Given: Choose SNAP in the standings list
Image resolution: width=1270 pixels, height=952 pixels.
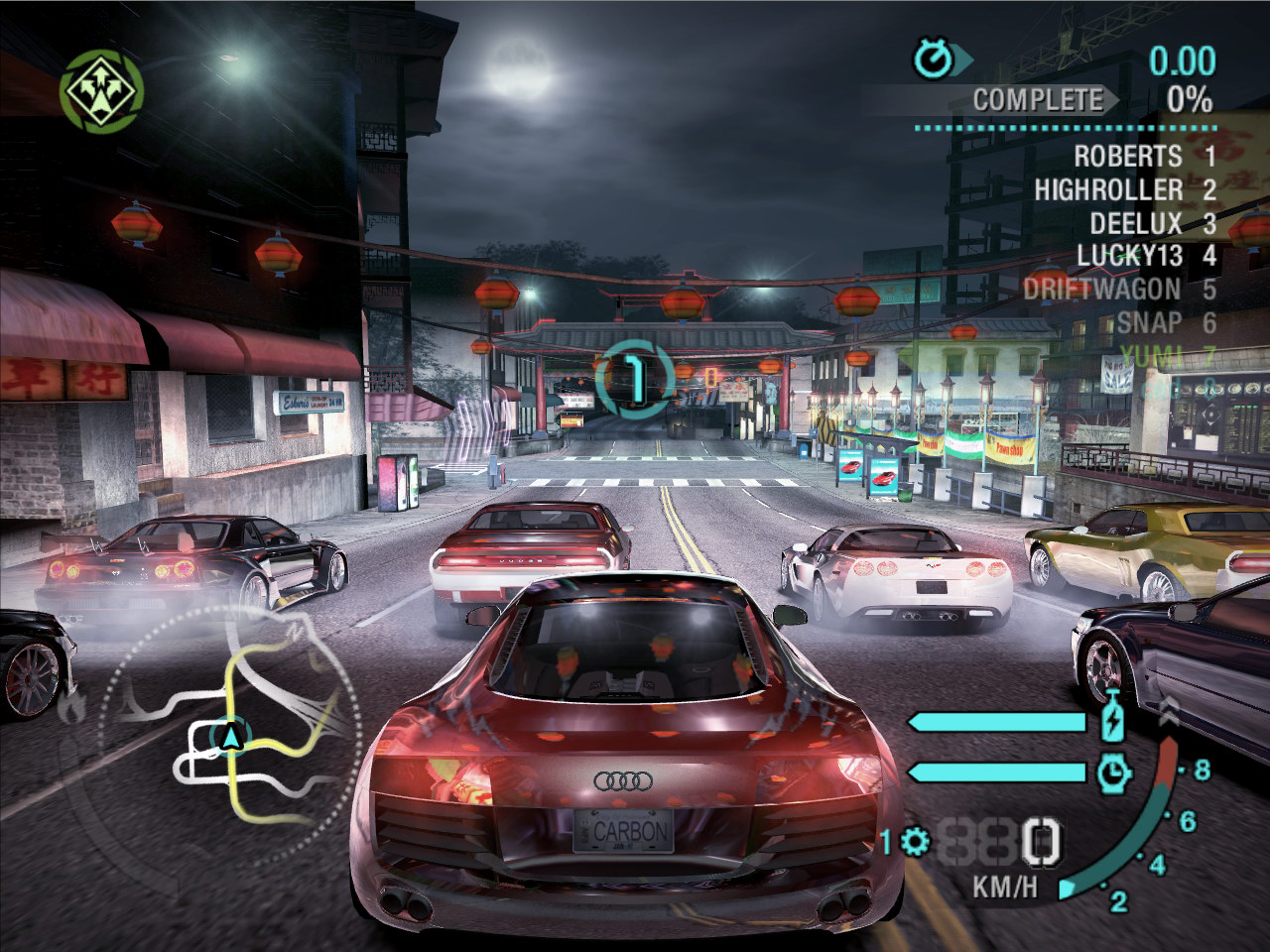Looking at the screenshot, I should point(1150,322).
